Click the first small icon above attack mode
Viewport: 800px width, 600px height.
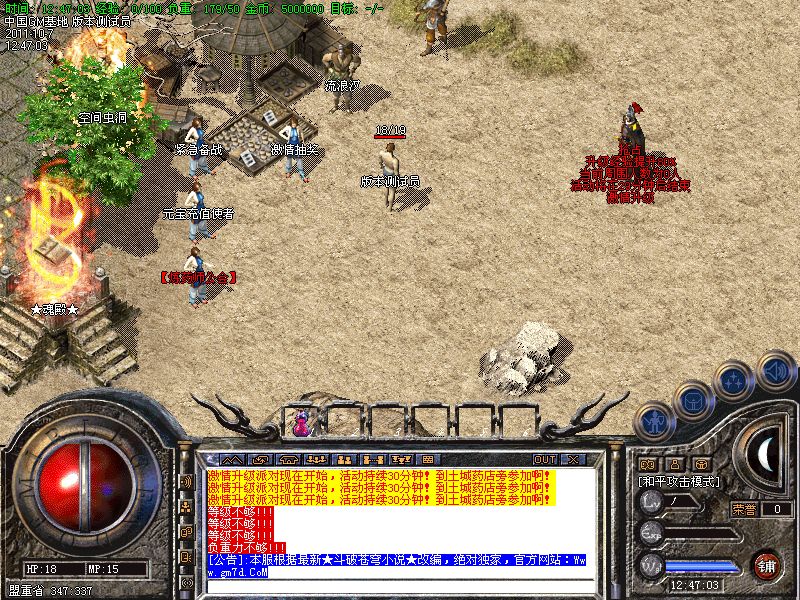[x=648, y=465]
